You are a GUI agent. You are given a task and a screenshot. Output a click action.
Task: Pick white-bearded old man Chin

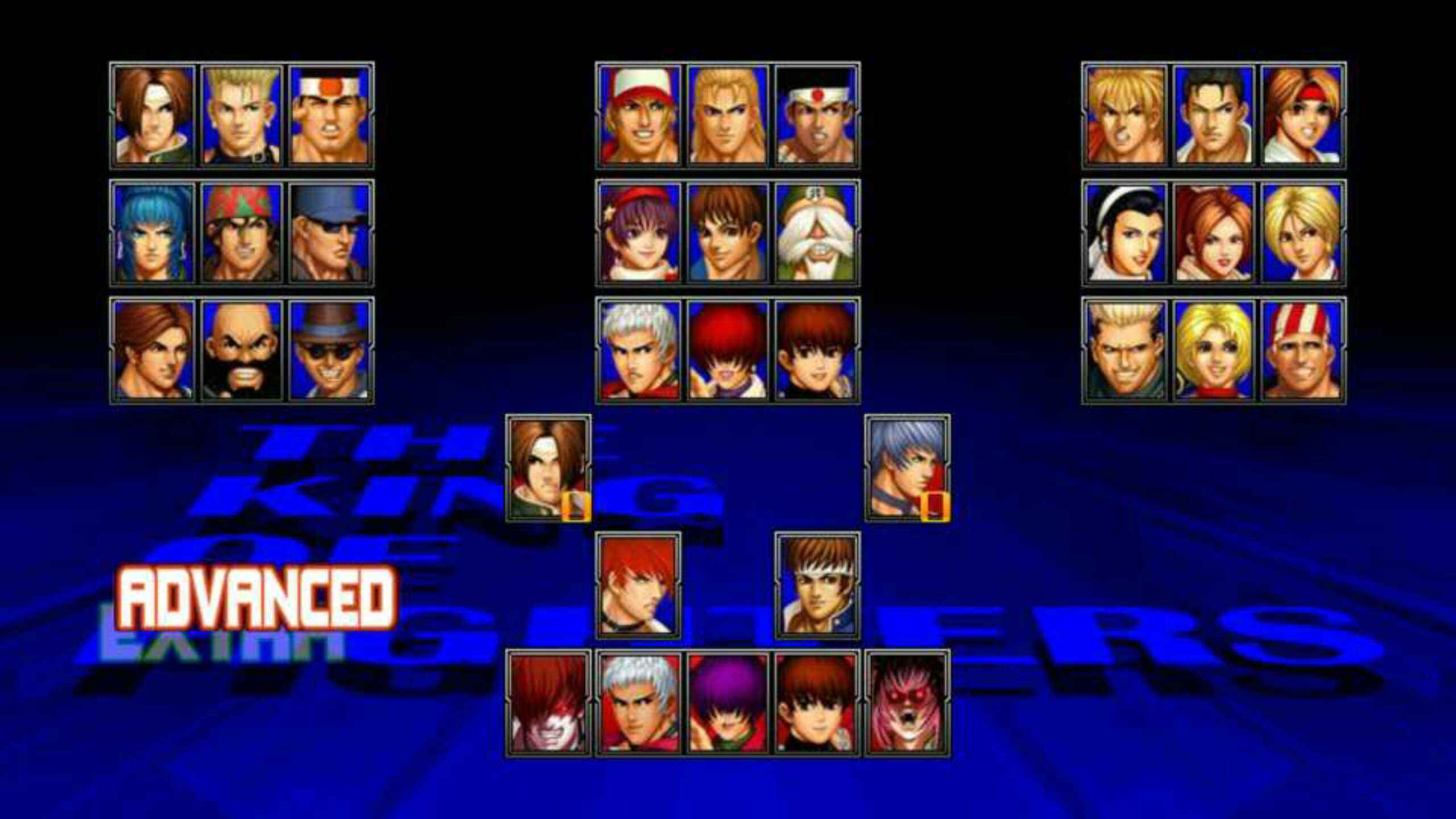(x=816, y=233)
